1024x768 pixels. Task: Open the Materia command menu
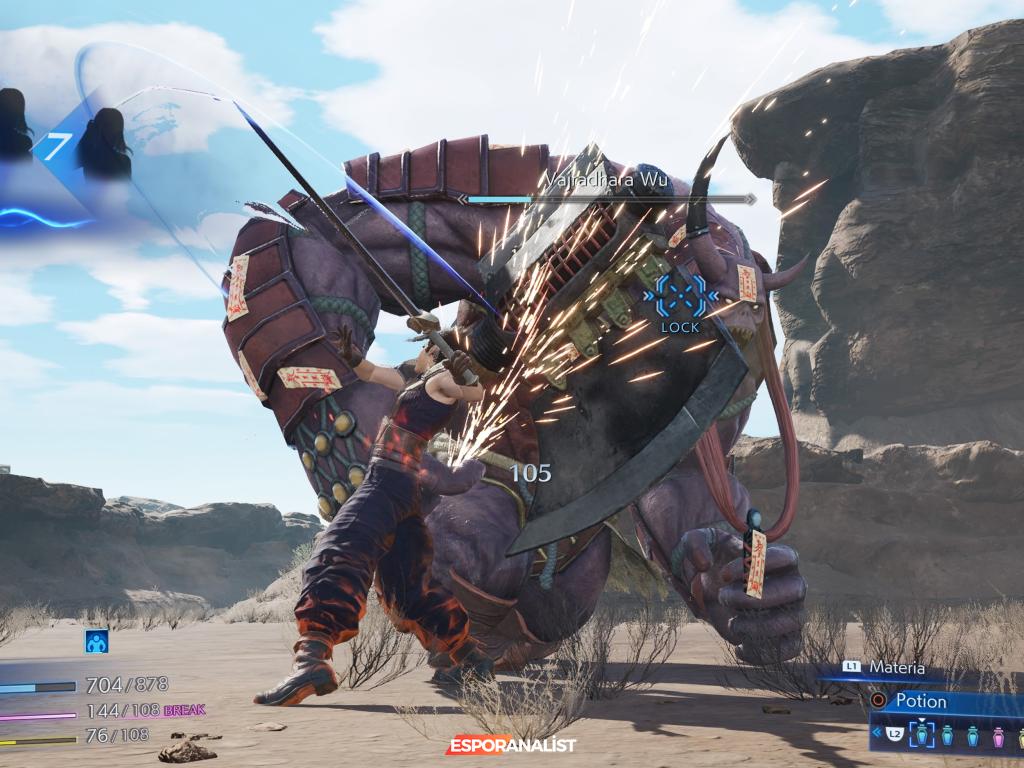click(x=896, y=667)
